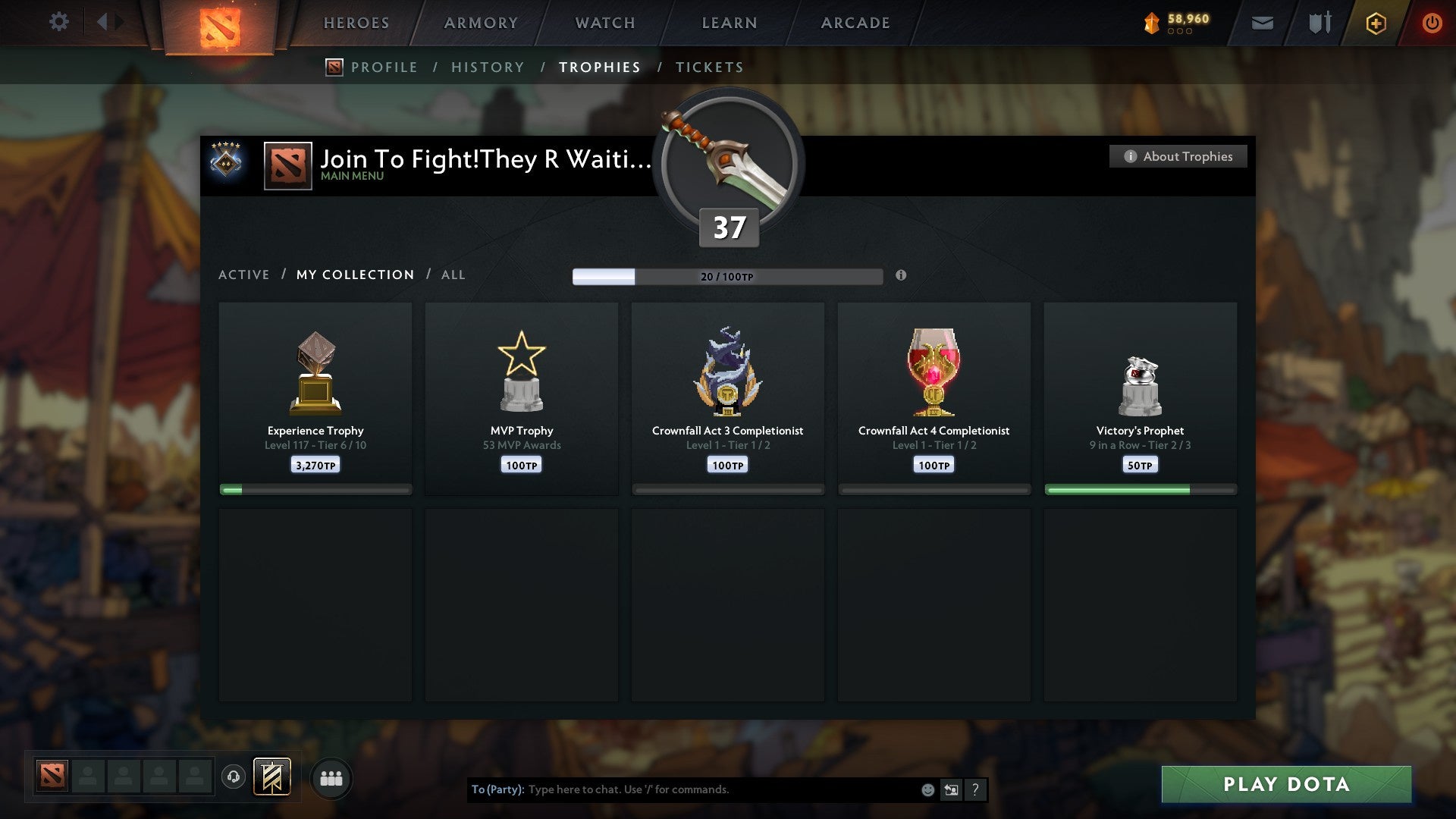Open the settings gear icon
Viewport: 1456px width, 819px height.
[x=59, y=22]
